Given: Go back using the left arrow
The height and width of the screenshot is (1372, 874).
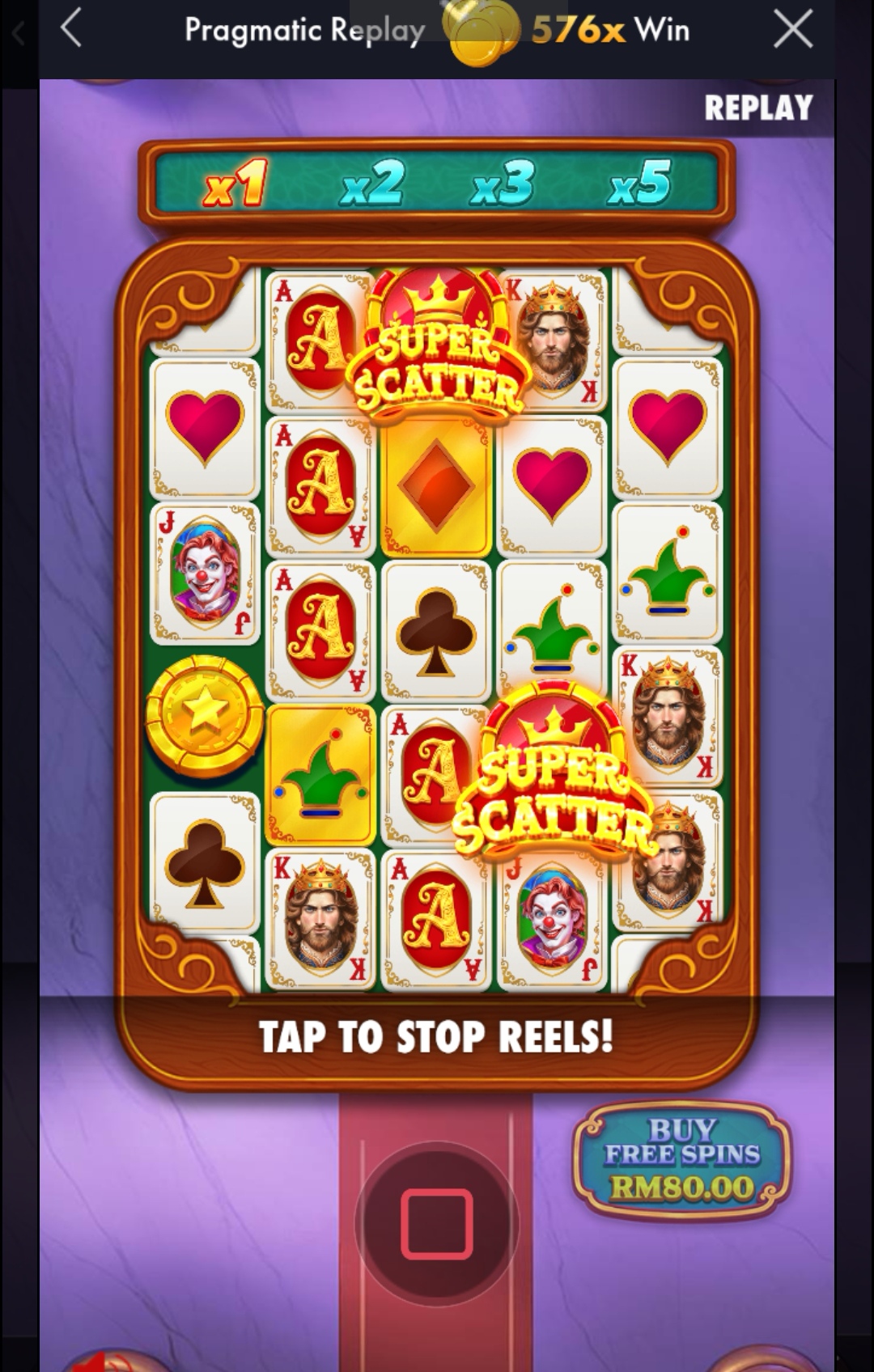Looking at the screenshot, I should coord(71,31).
